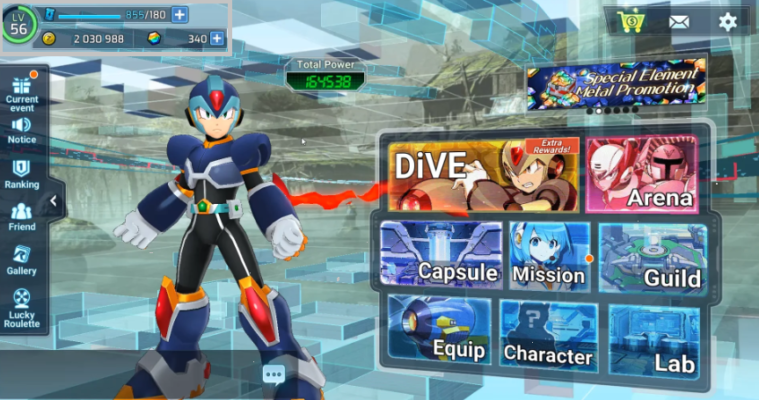Open the Capsule menu
Viewport: 759px width, 400px height.
click(x=440, y=254)
